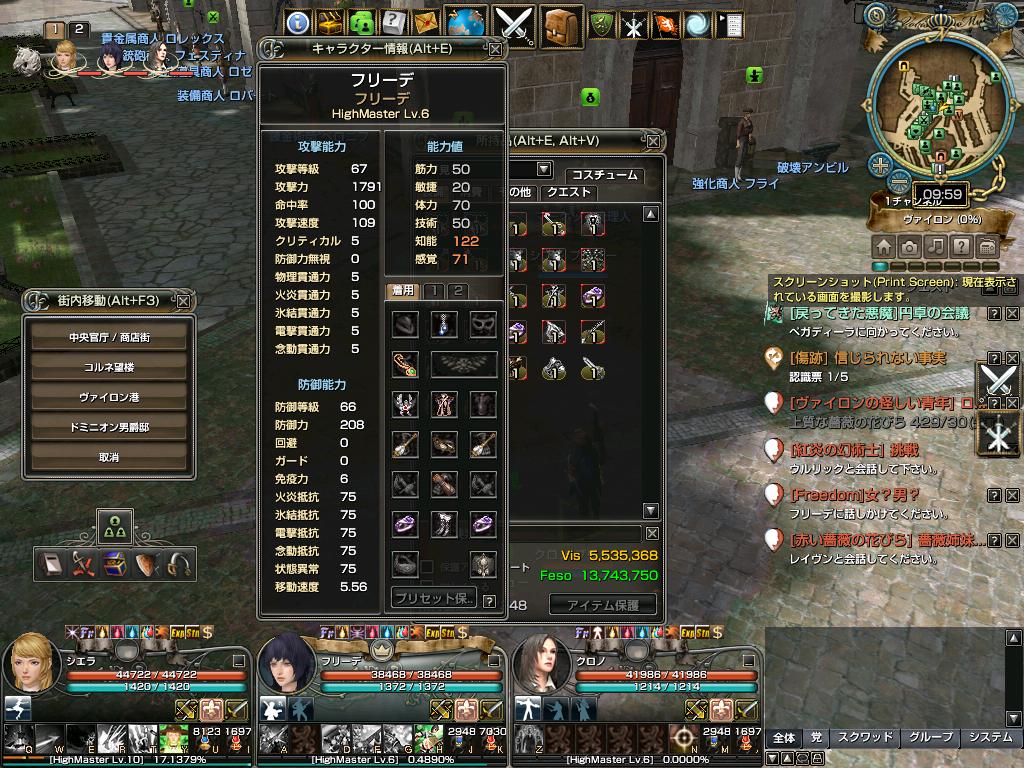Take a screenshot with camera button
This screenshot has height=768, width=1024.
click(910, 246)
